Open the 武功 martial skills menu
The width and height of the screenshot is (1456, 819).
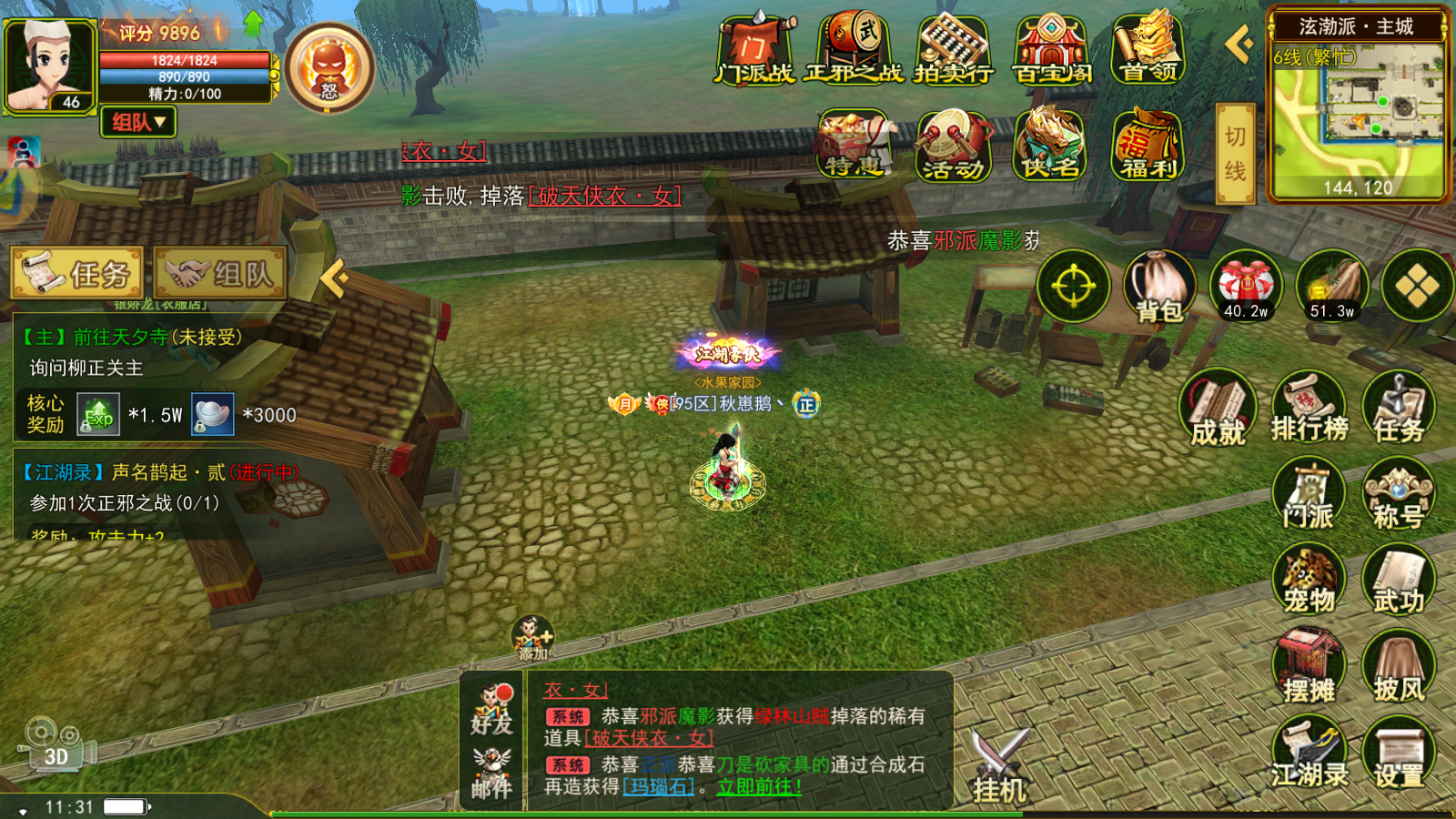click(1398, 581)
